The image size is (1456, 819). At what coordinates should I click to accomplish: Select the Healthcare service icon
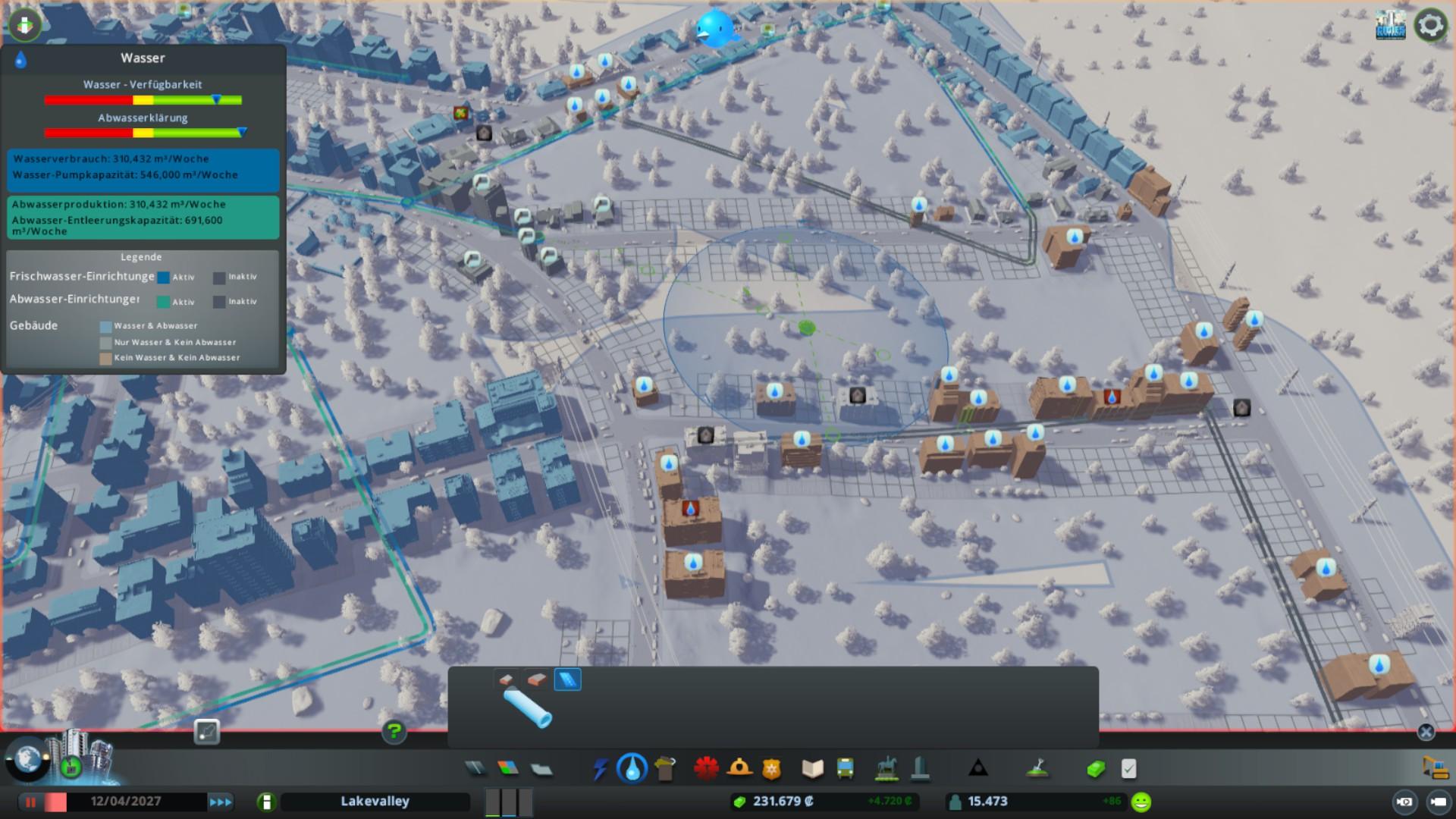(705, 768)
